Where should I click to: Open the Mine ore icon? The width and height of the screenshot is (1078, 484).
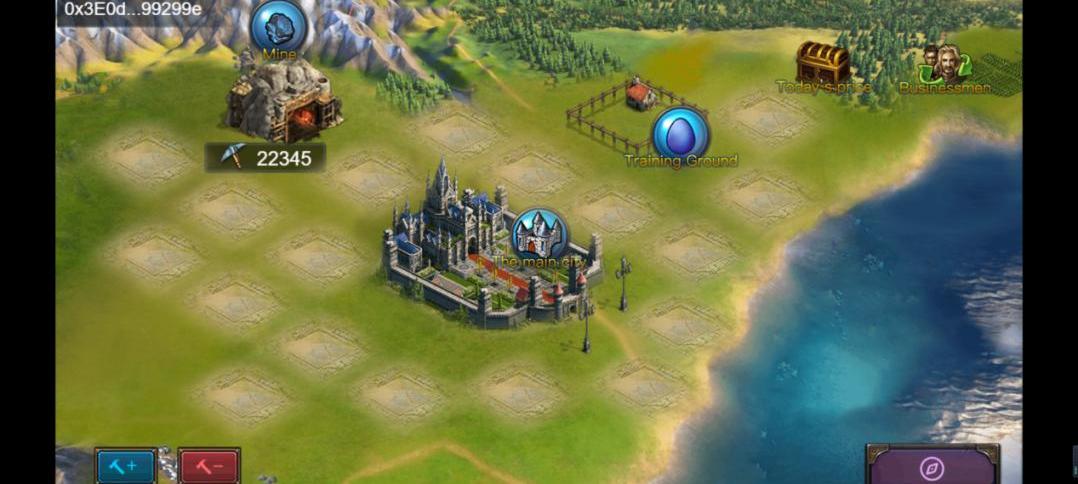278,26
